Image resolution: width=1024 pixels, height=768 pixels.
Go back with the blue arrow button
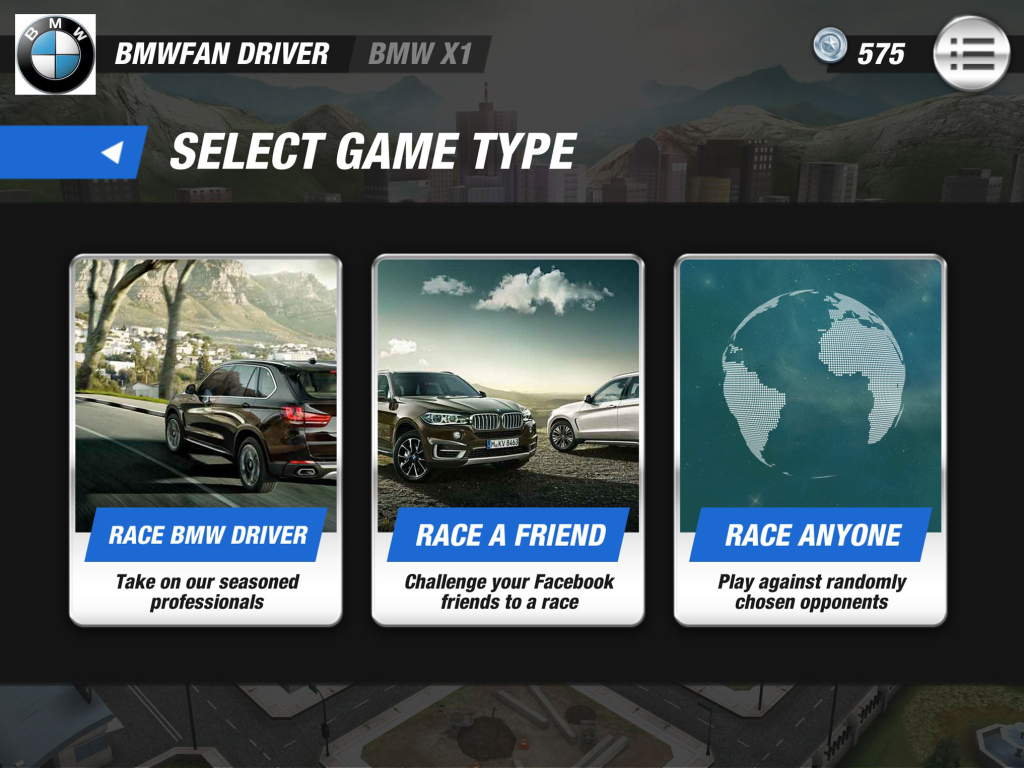click(112, 152)
